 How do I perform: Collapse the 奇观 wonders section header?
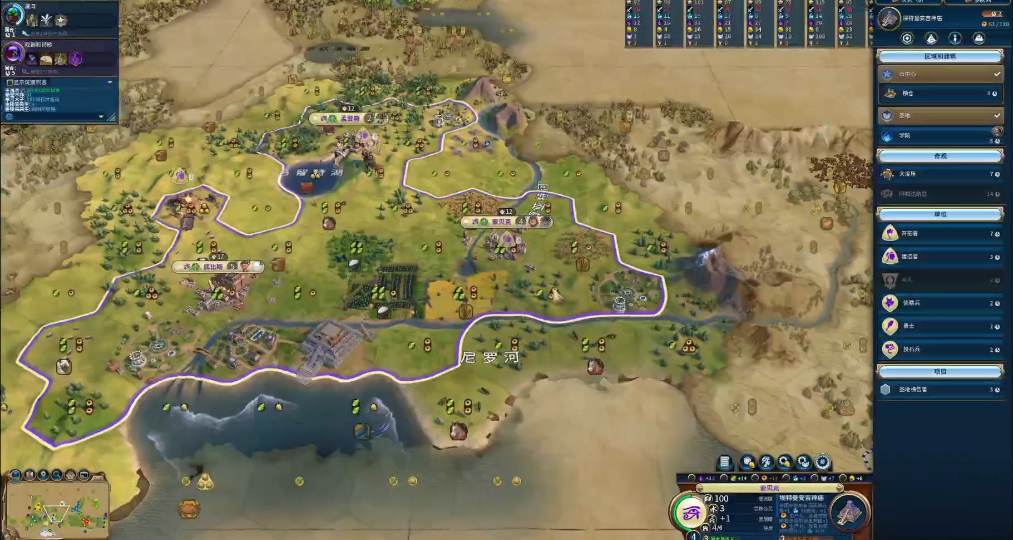pos(940,156)
